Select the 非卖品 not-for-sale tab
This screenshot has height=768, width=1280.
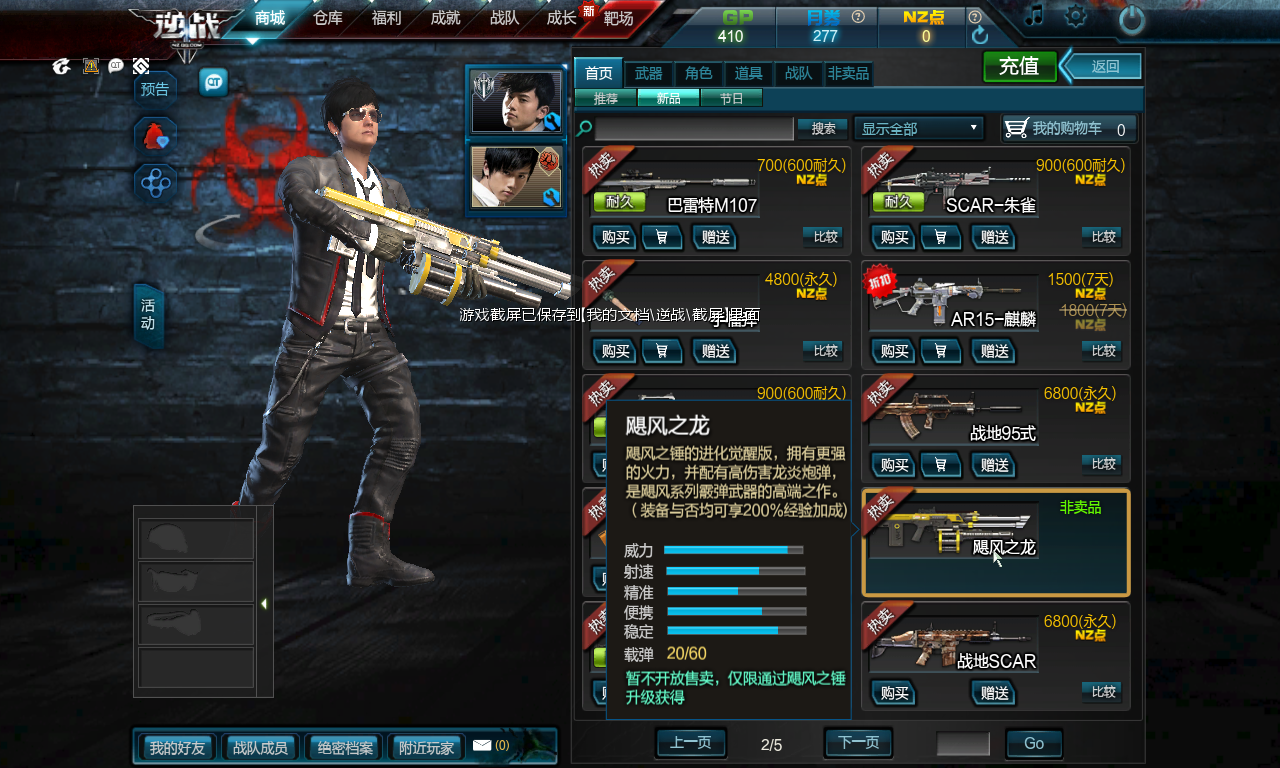[x=848, y=74]
